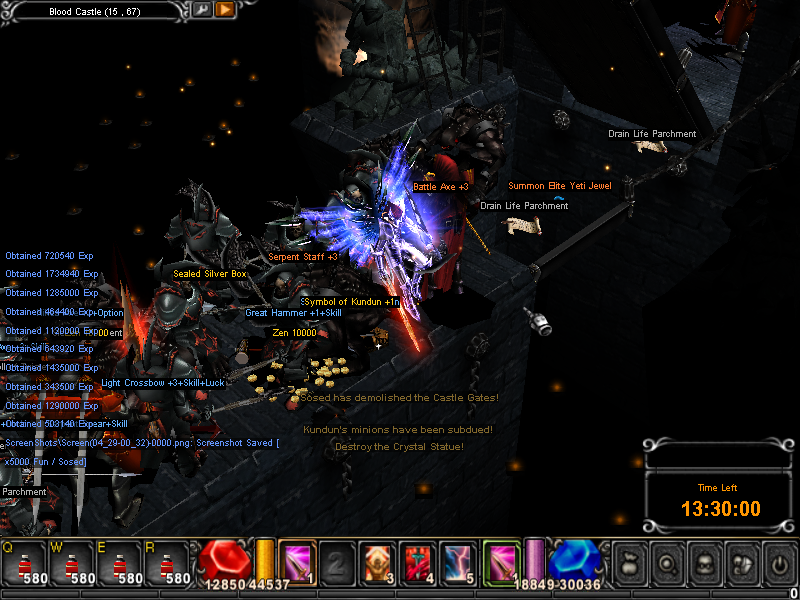Click the orange play arrow button
The width and height of the screenshot is (800, 600).
tap(224, 10)
